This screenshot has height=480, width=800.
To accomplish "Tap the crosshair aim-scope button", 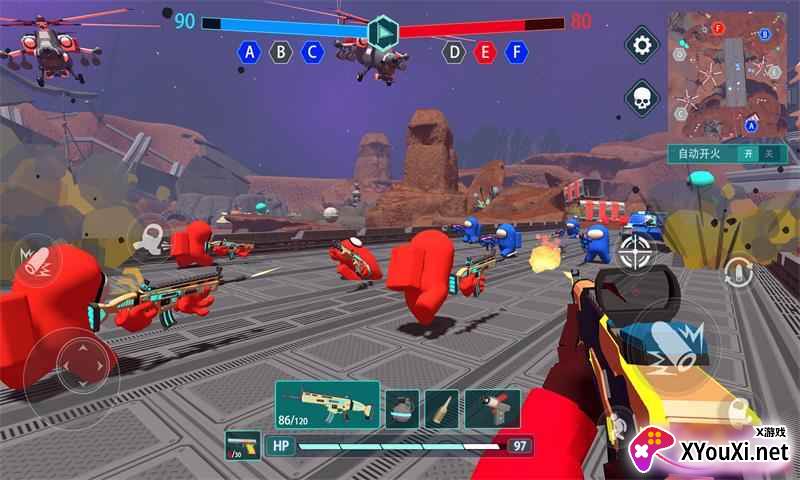I will pos(635,252).
